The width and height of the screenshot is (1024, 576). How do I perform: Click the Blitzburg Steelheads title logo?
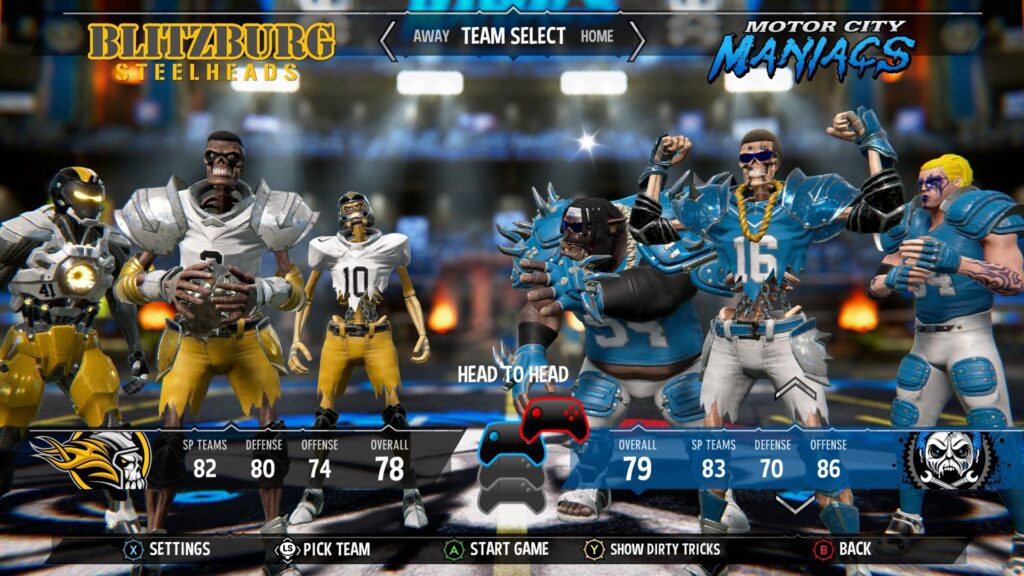point(211,50)
